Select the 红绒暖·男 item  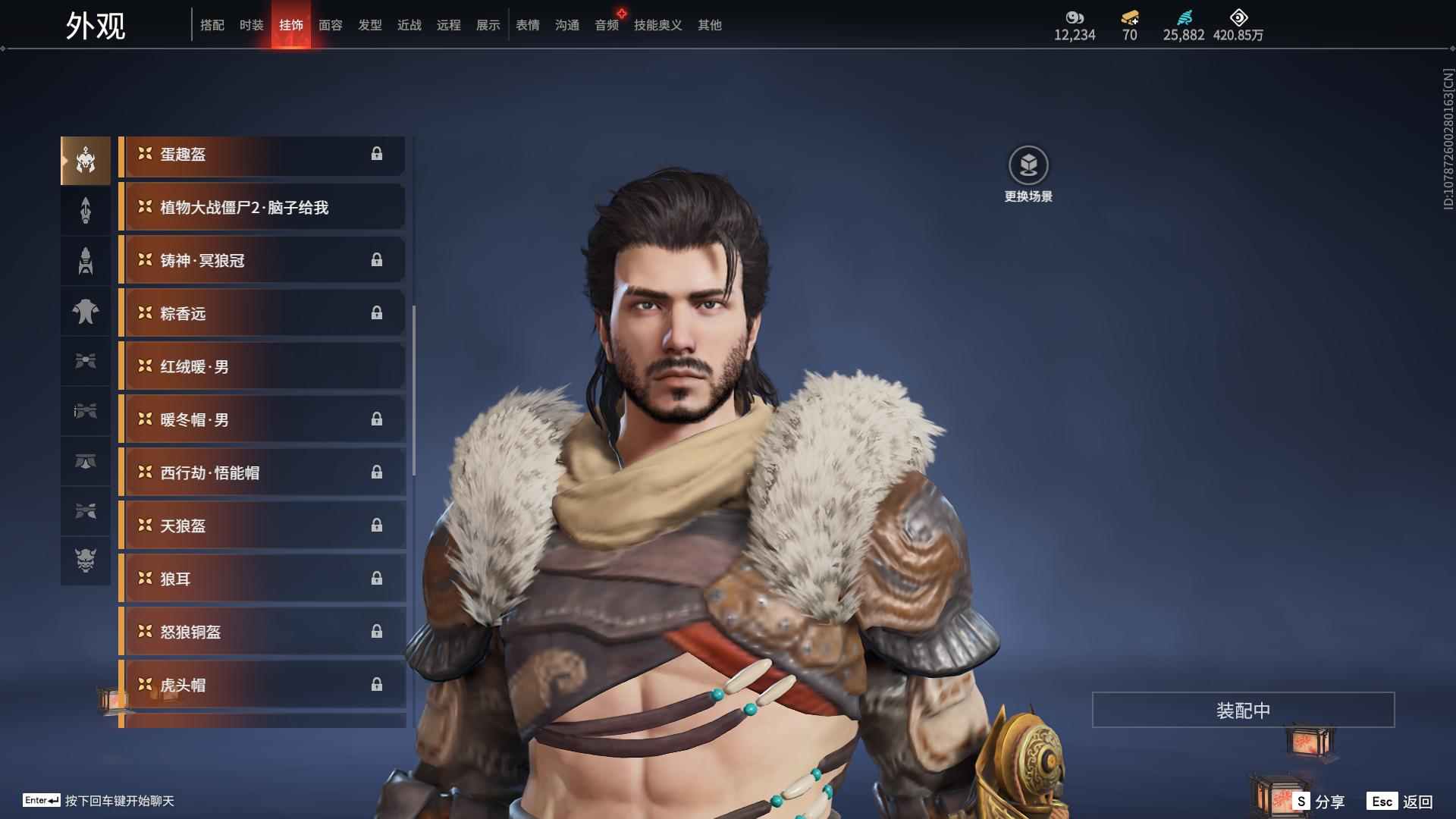pos(262,367)
